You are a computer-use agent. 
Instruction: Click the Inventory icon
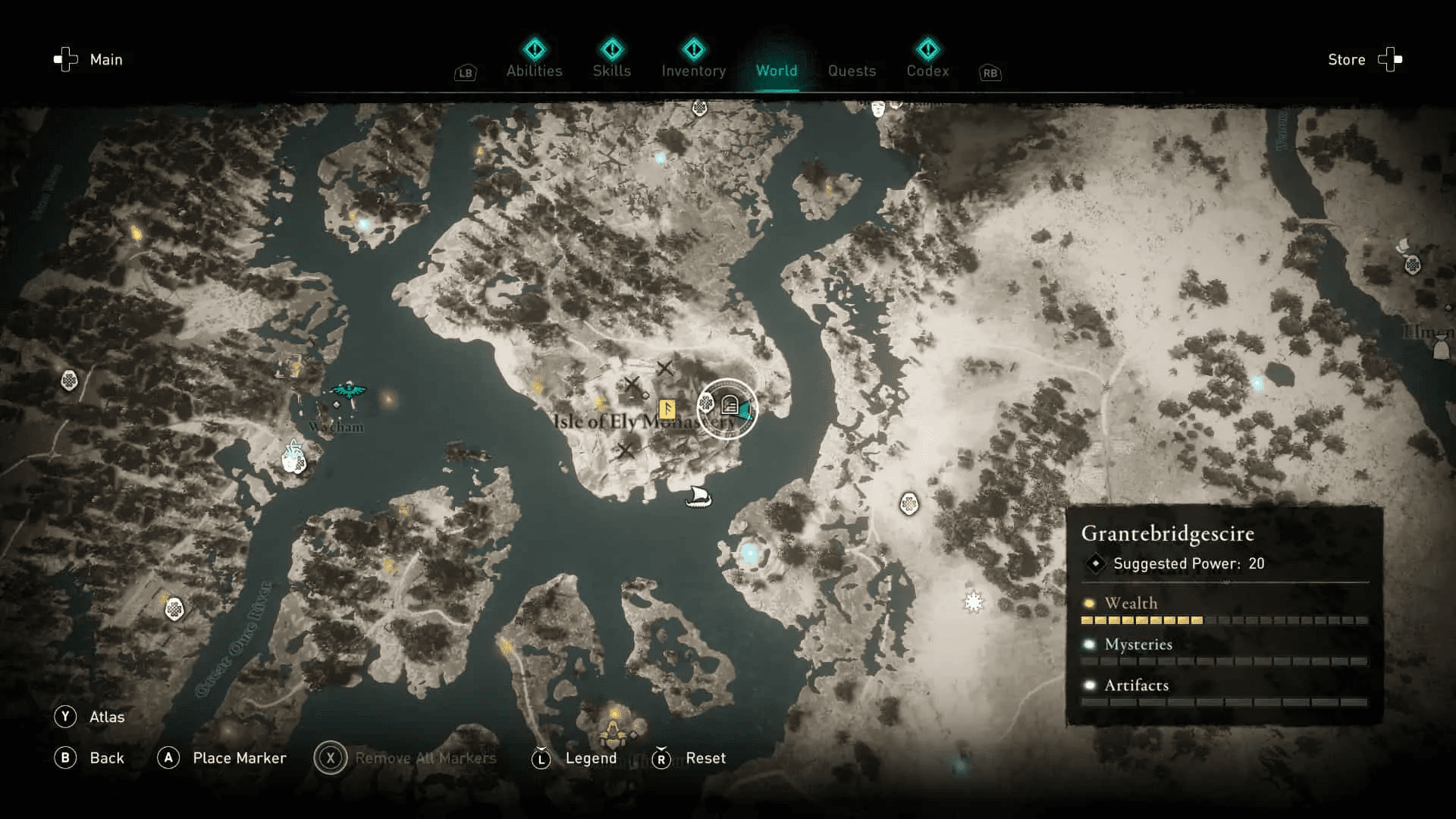[694, 50]
